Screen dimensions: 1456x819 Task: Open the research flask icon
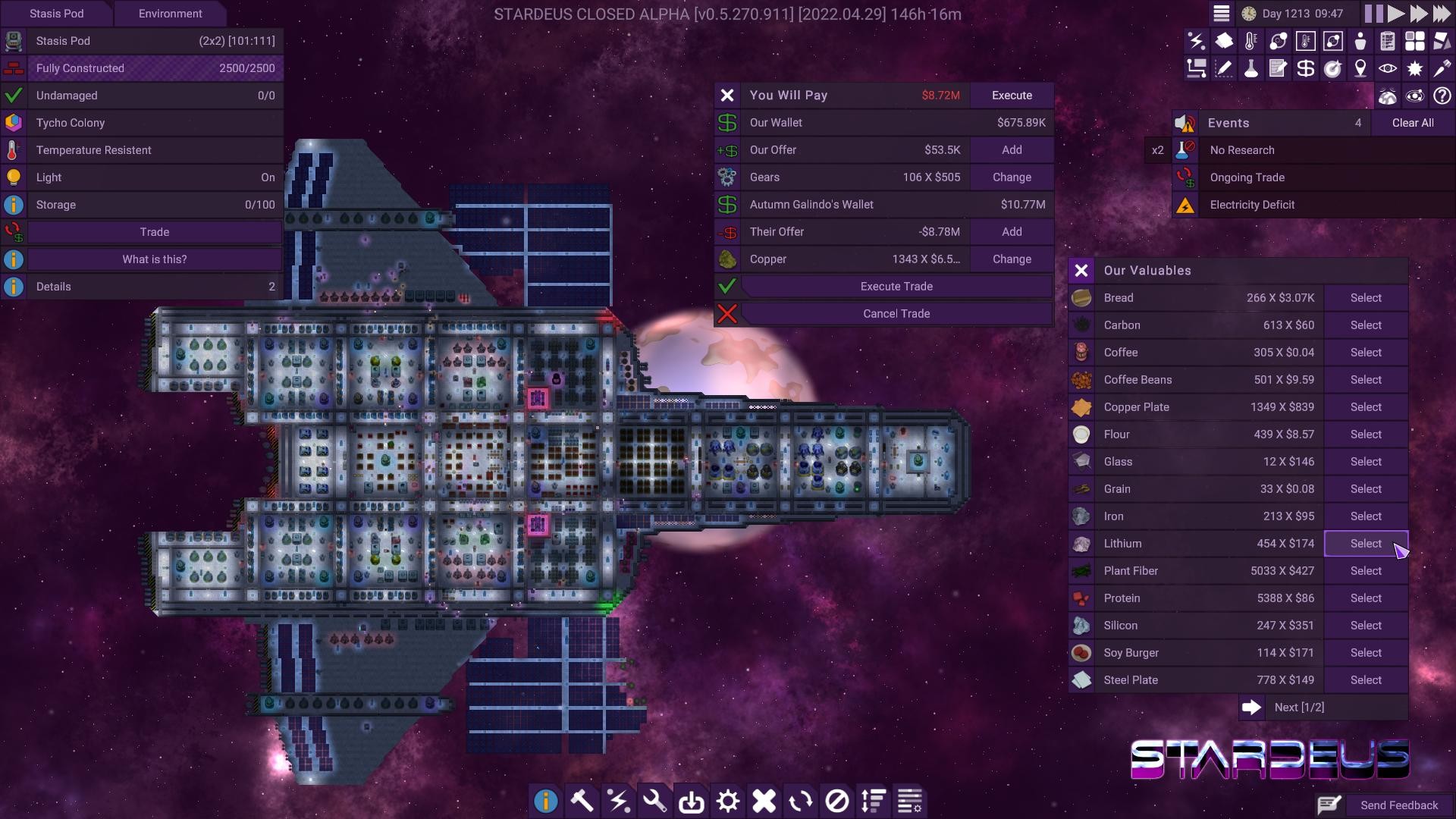(1251, 68)
